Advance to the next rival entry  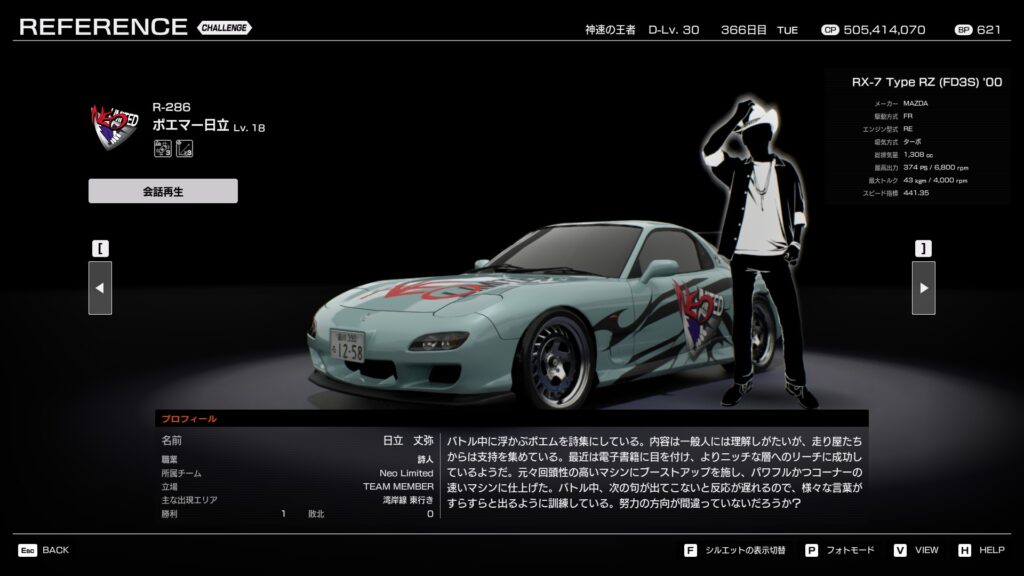coord(923,288)
